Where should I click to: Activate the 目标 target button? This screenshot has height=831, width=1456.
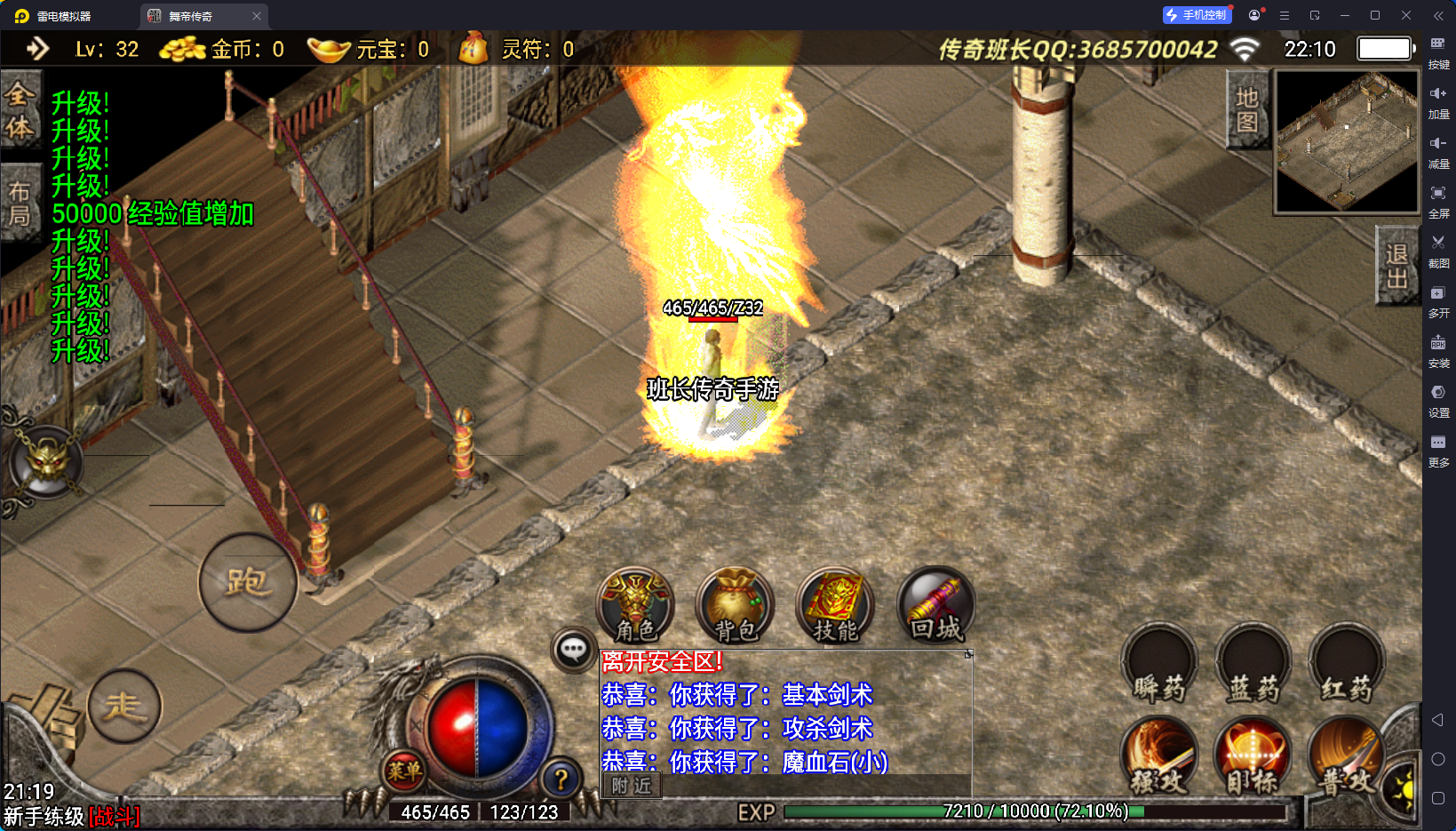tap(1253, 757)
